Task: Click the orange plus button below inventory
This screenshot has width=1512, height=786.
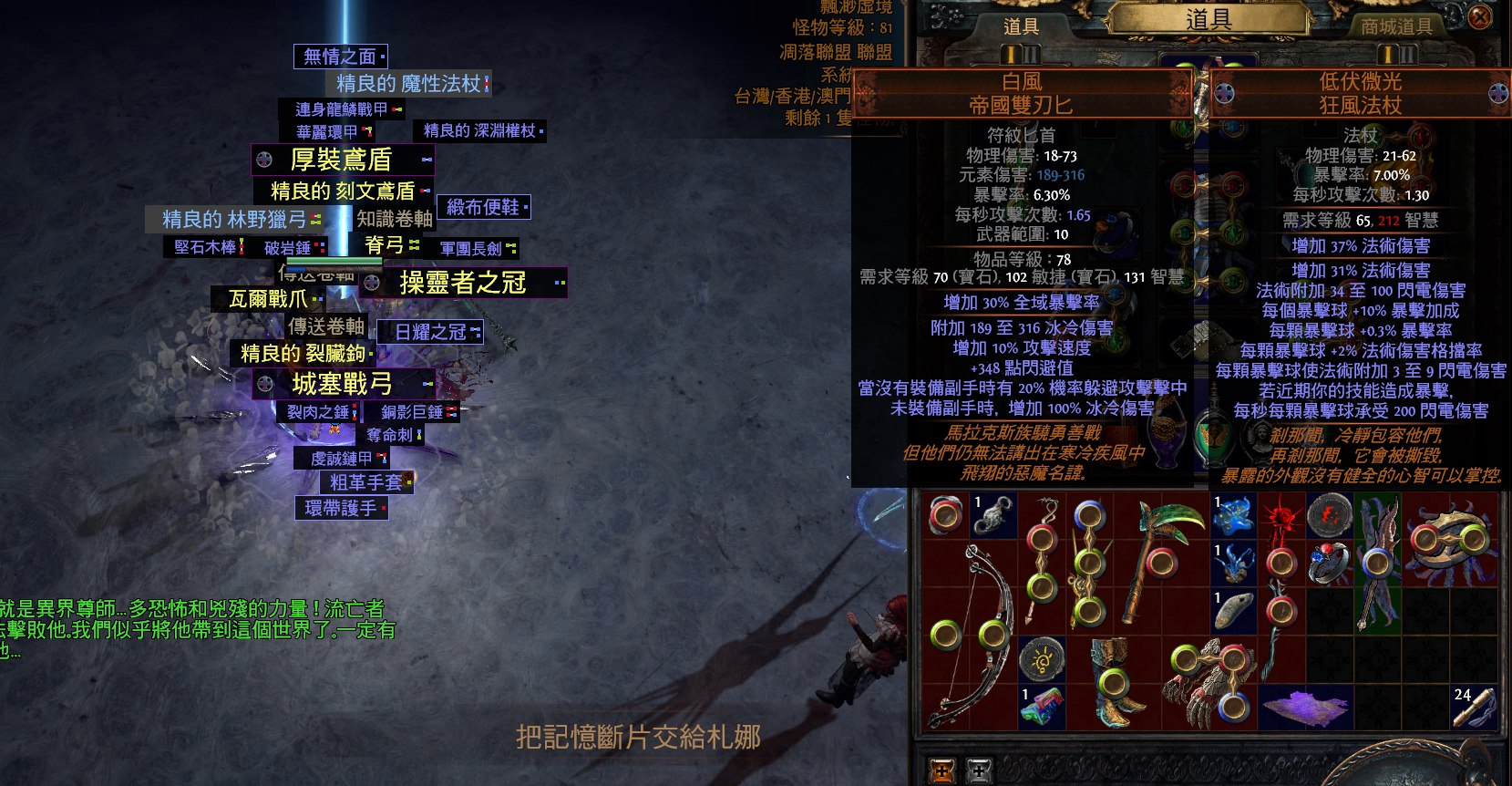Action: 941,771
